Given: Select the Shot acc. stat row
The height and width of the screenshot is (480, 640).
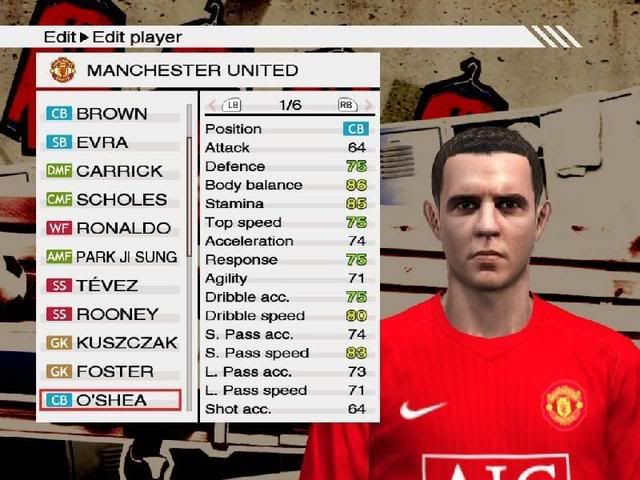Looking at the screenshot, I should [287, 408].
